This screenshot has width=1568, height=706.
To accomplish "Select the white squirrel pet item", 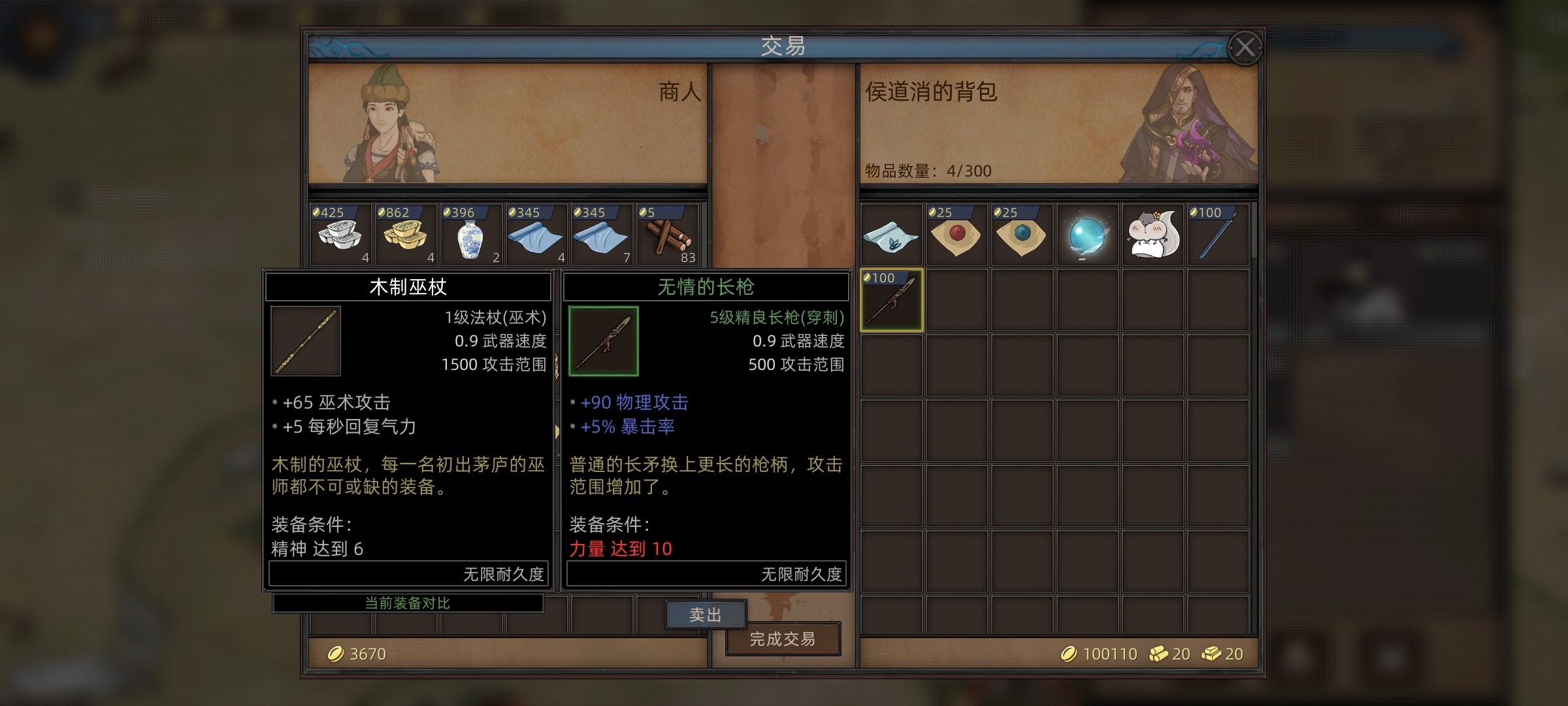I will click(x=1152, y=235).
